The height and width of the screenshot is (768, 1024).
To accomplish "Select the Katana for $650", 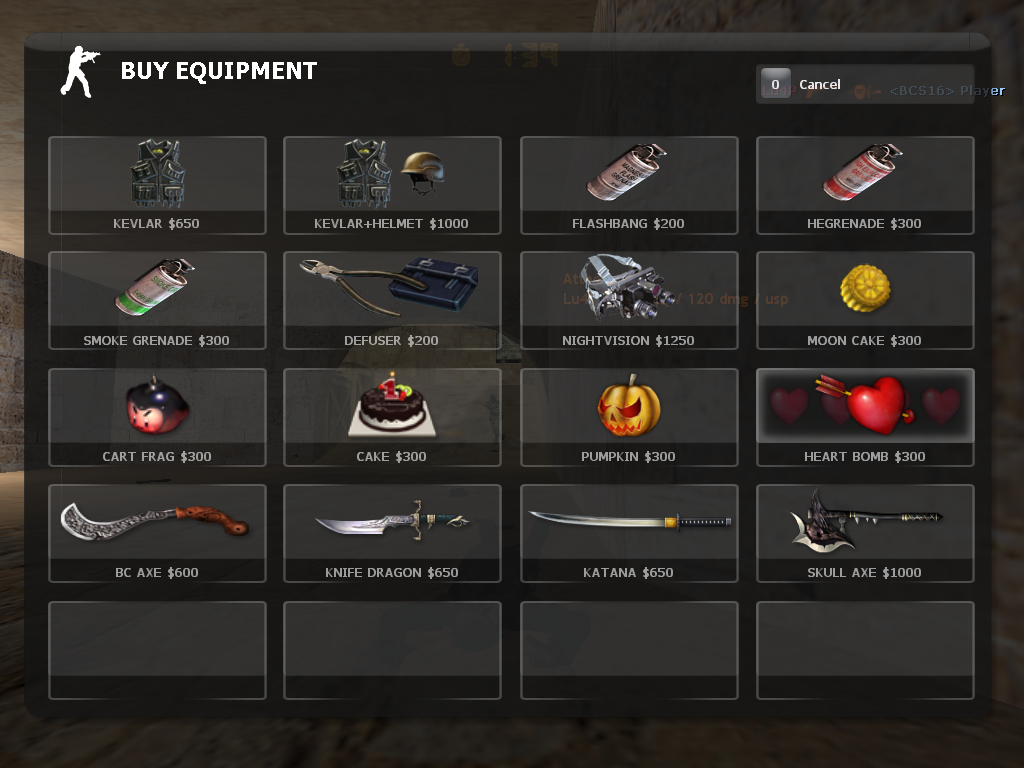I will (x=629, y=533).
